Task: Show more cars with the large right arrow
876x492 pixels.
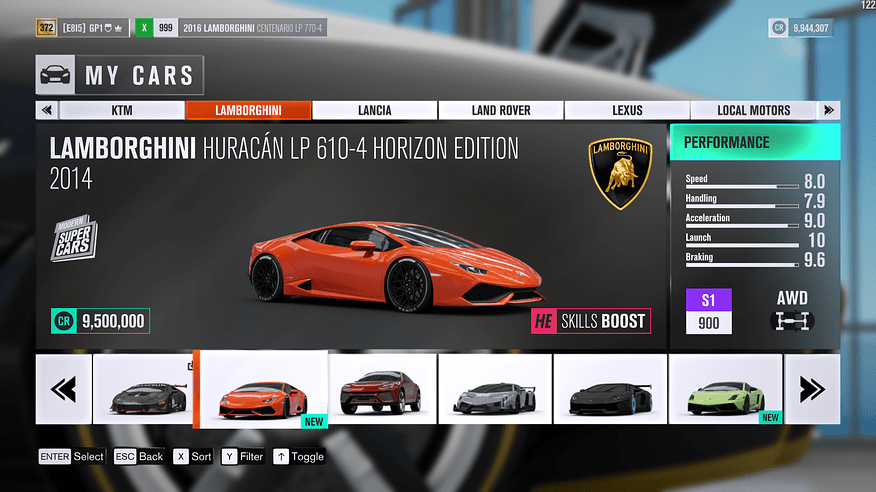Action: (812, 388)
